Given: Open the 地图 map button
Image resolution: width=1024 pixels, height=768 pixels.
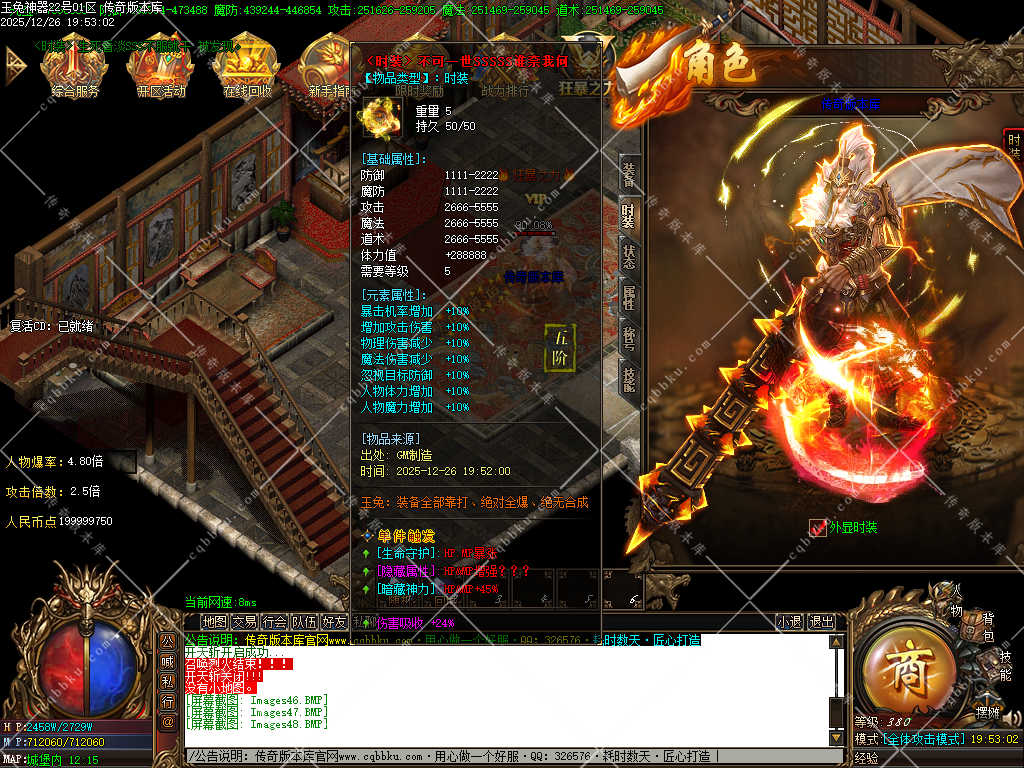Looking at the screenshot, I should click(214, 621).
